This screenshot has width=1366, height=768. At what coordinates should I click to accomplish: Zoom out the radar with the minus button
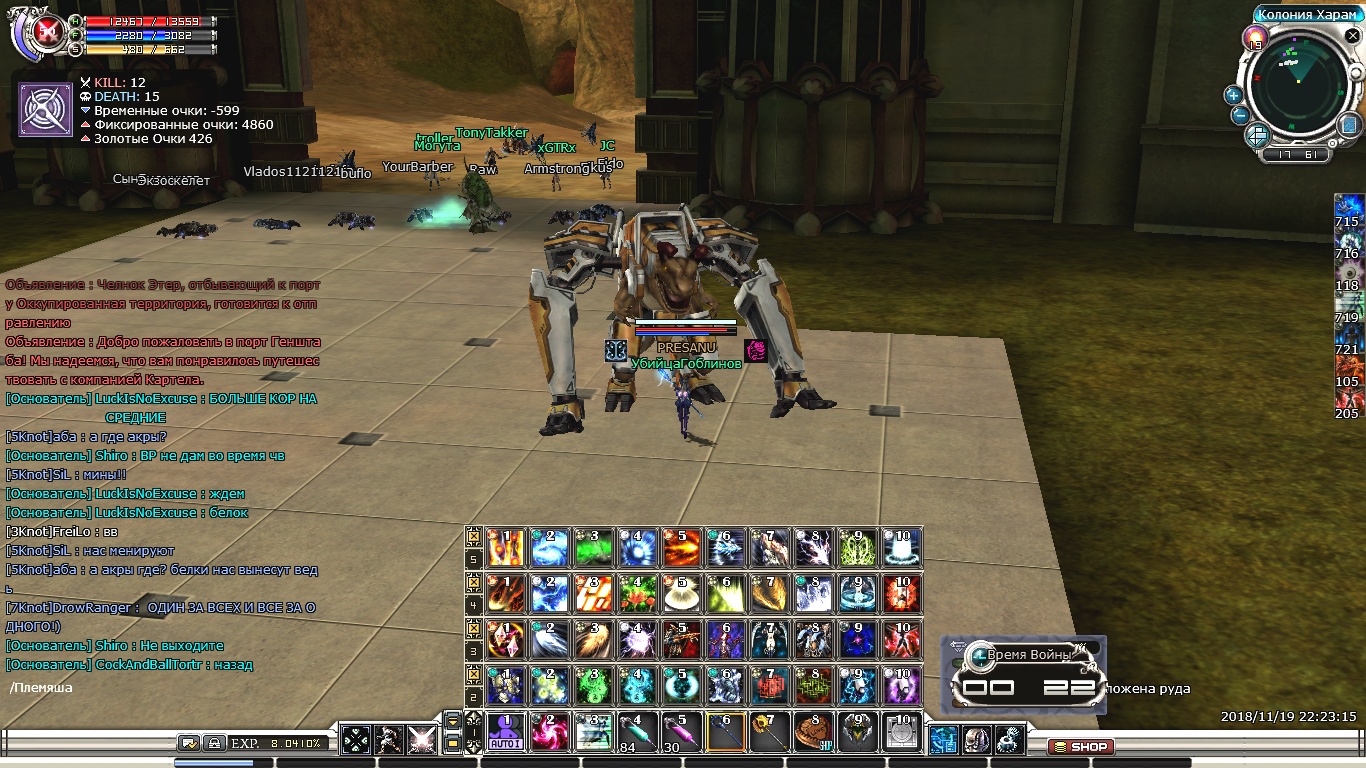pos(1240,115)
